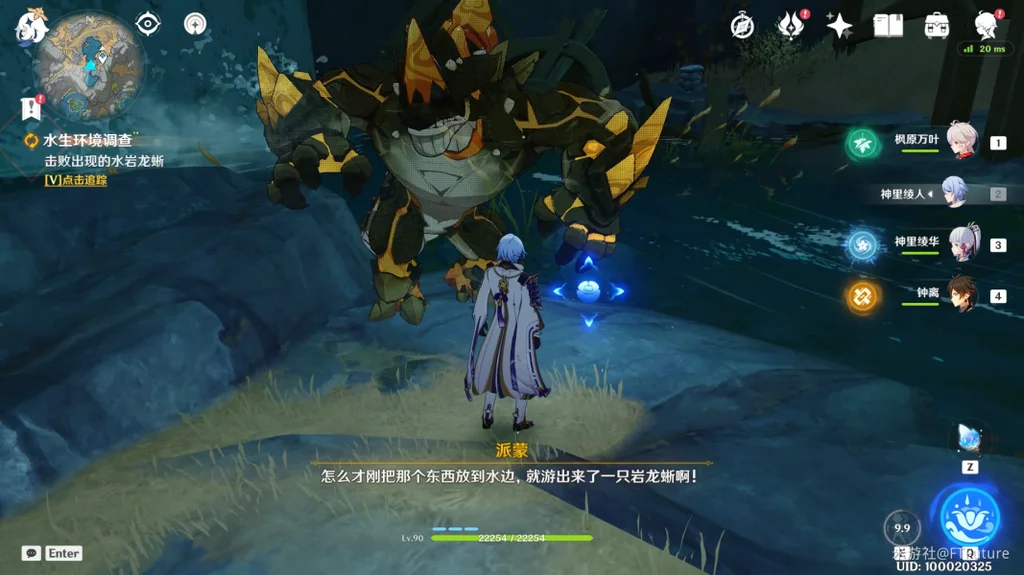Open the compass icon in top bar

[742, 26]
